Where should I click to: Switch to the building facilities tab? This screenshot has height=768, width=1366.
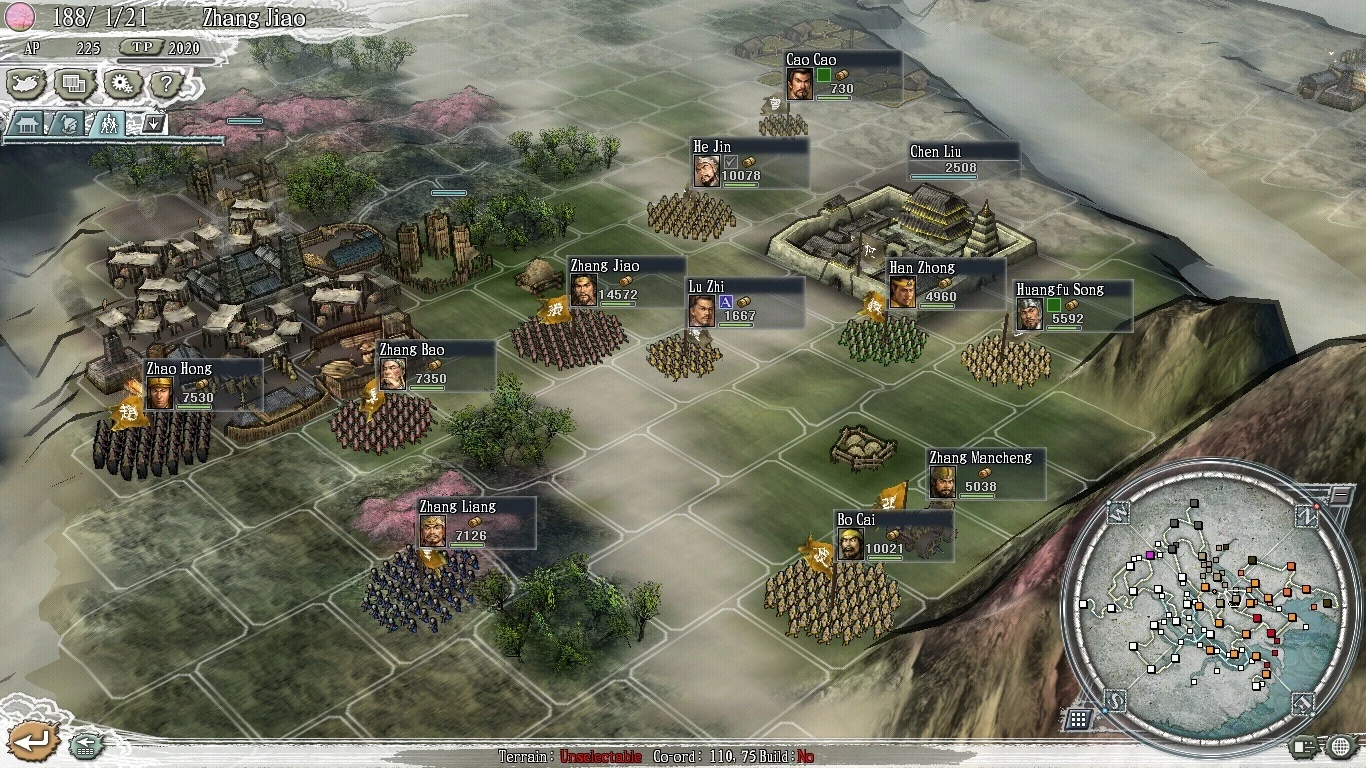(25, 124)
